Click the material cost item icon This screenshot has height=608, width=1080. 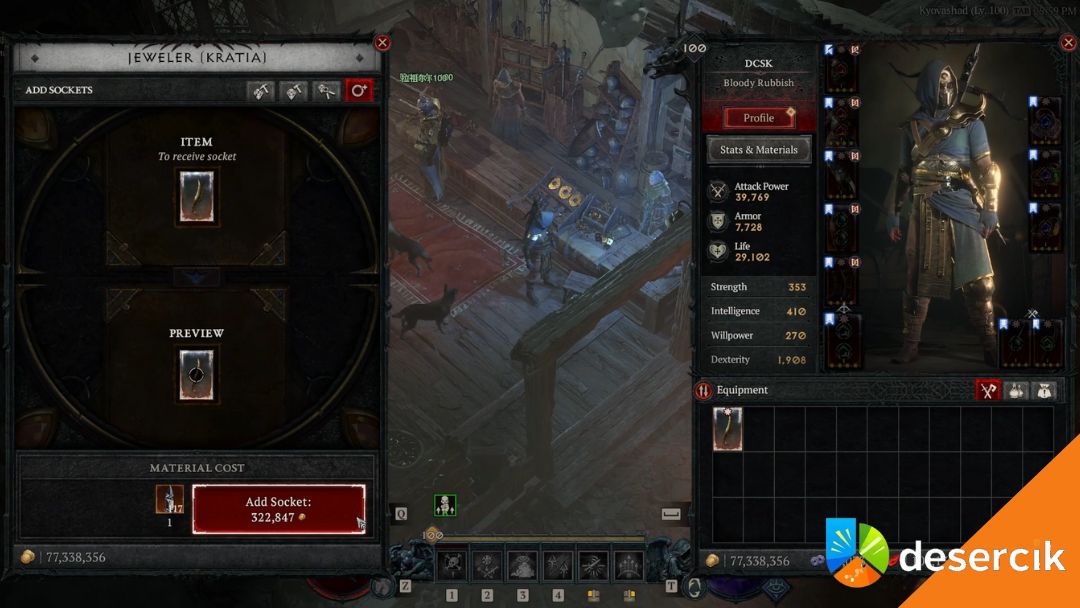(169, 499)
